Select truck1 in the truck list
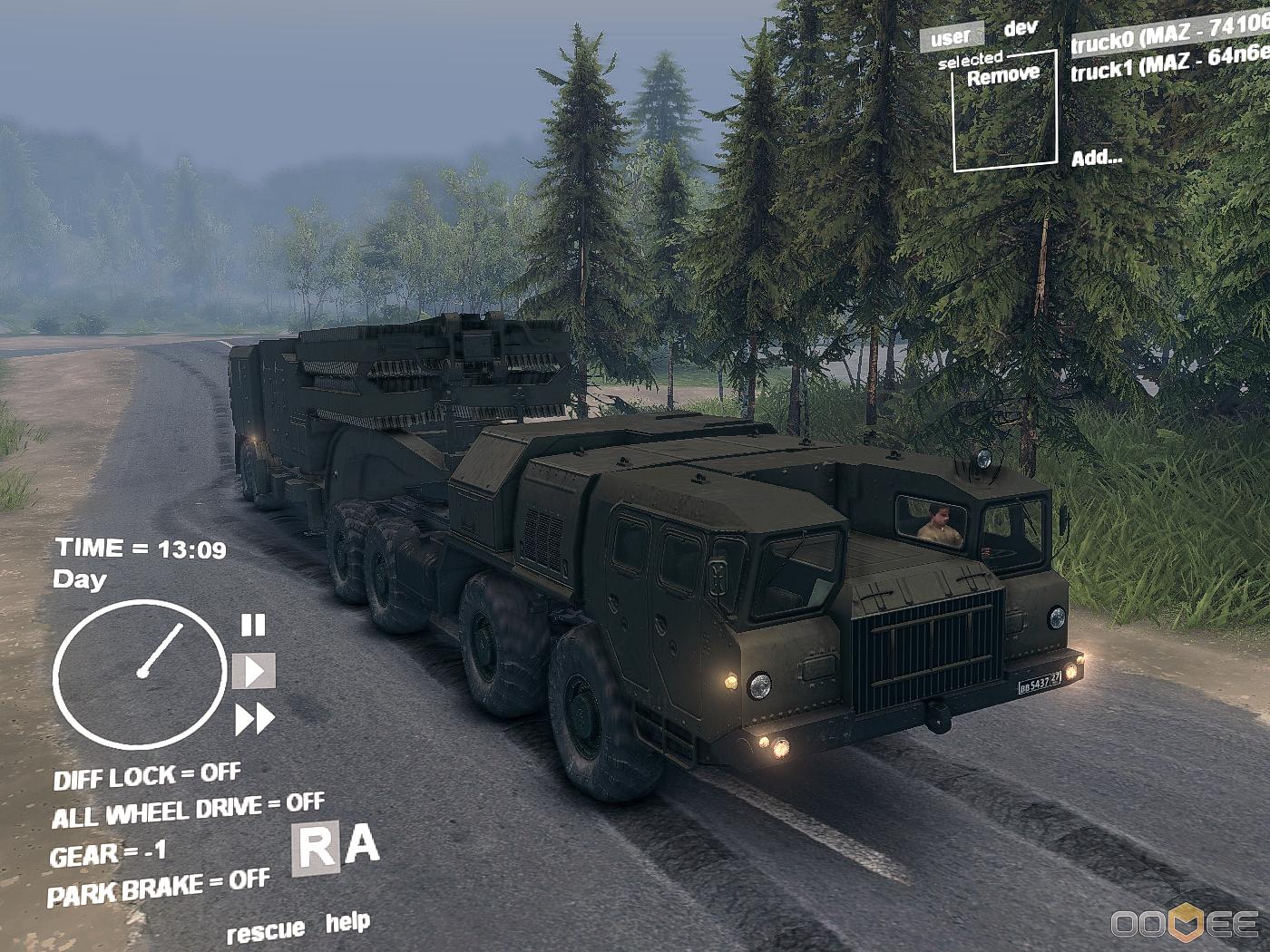The width and height of the screenshot is (1270, 952). pos(1170,63)
